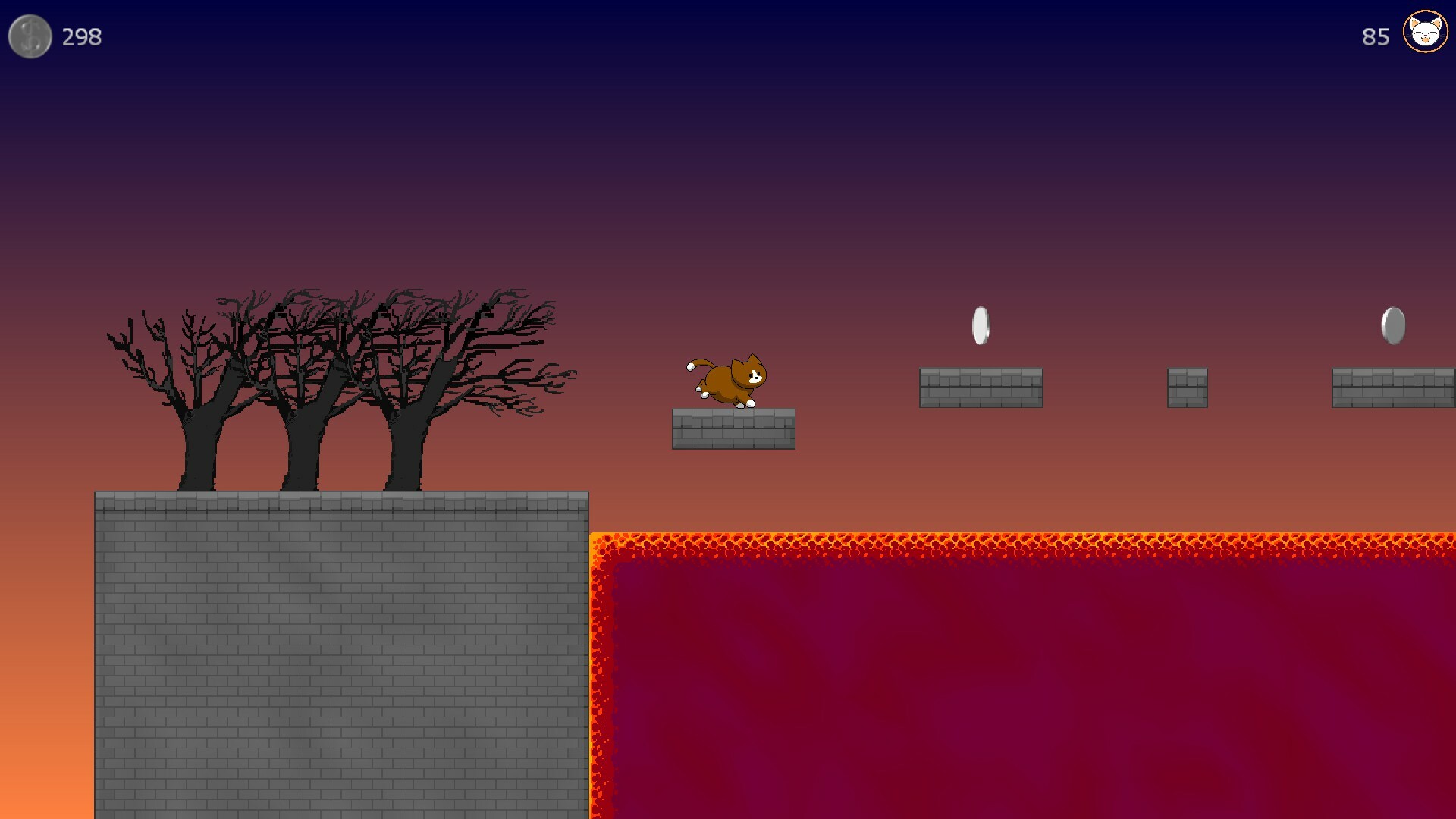
Task: Click the platform the cat stands on
Action: click(x=733, y=431)
